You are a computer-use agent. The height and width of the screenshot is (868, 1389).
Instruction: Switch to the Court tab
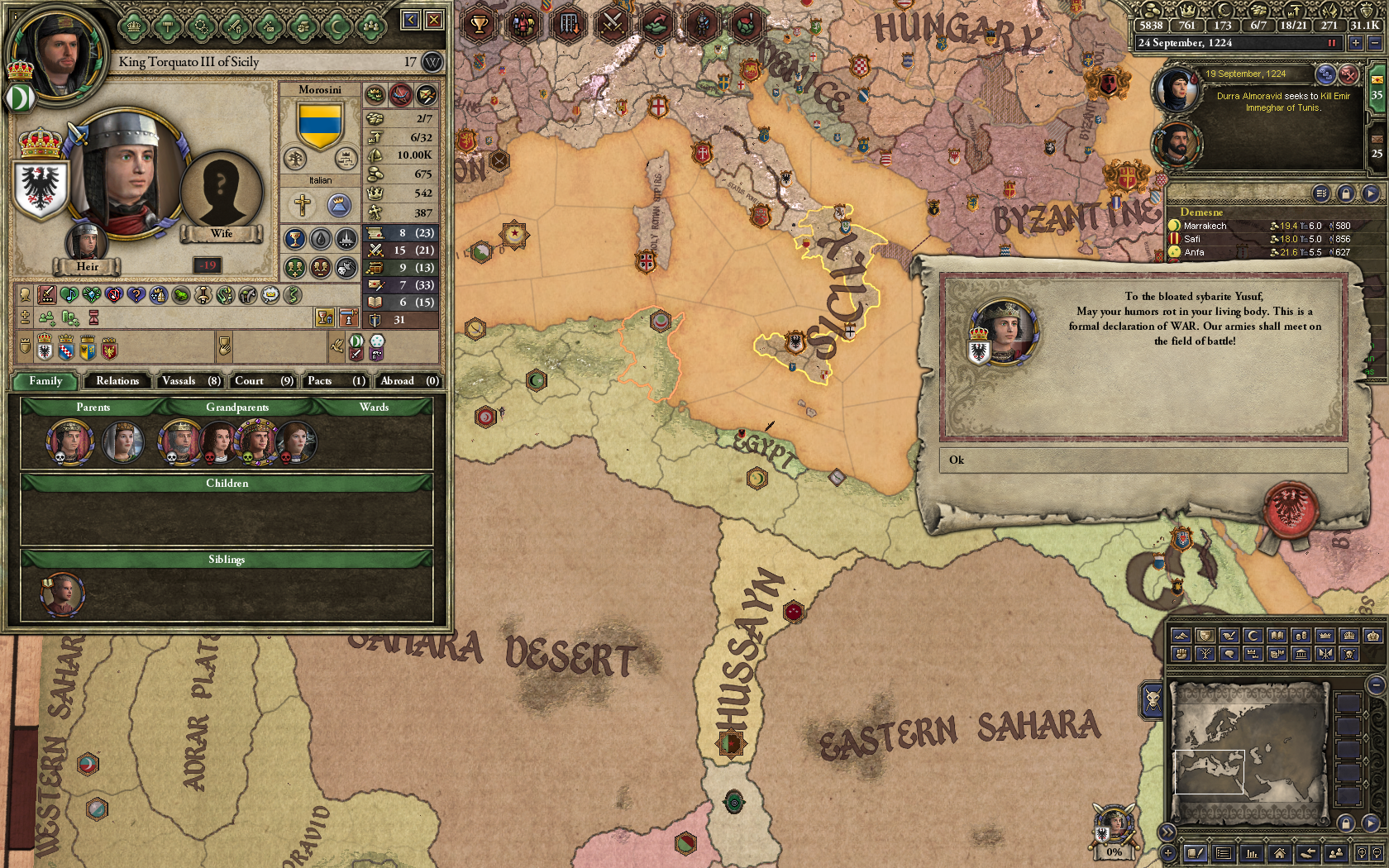(x=262, y=381)
